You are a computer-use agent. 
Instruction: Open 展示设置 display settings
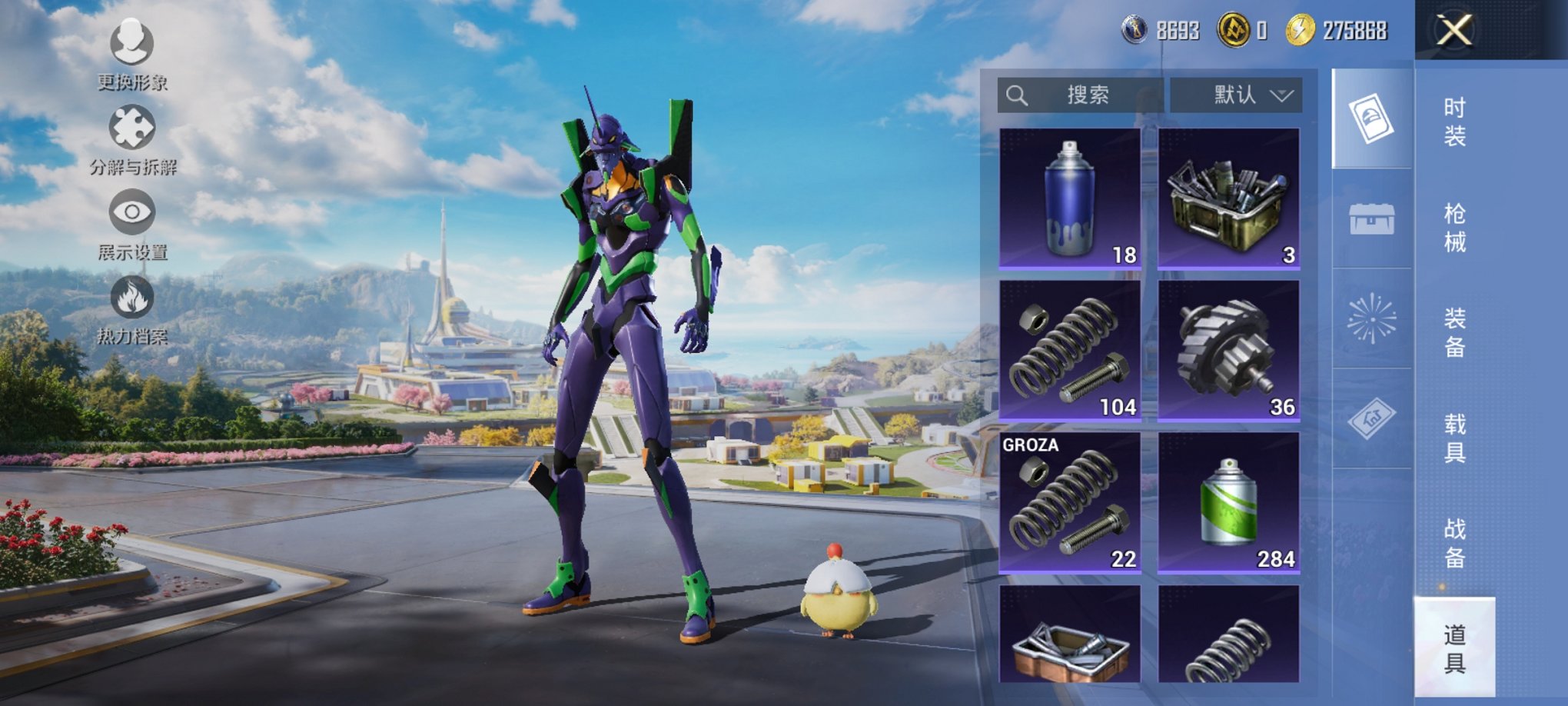132,223
